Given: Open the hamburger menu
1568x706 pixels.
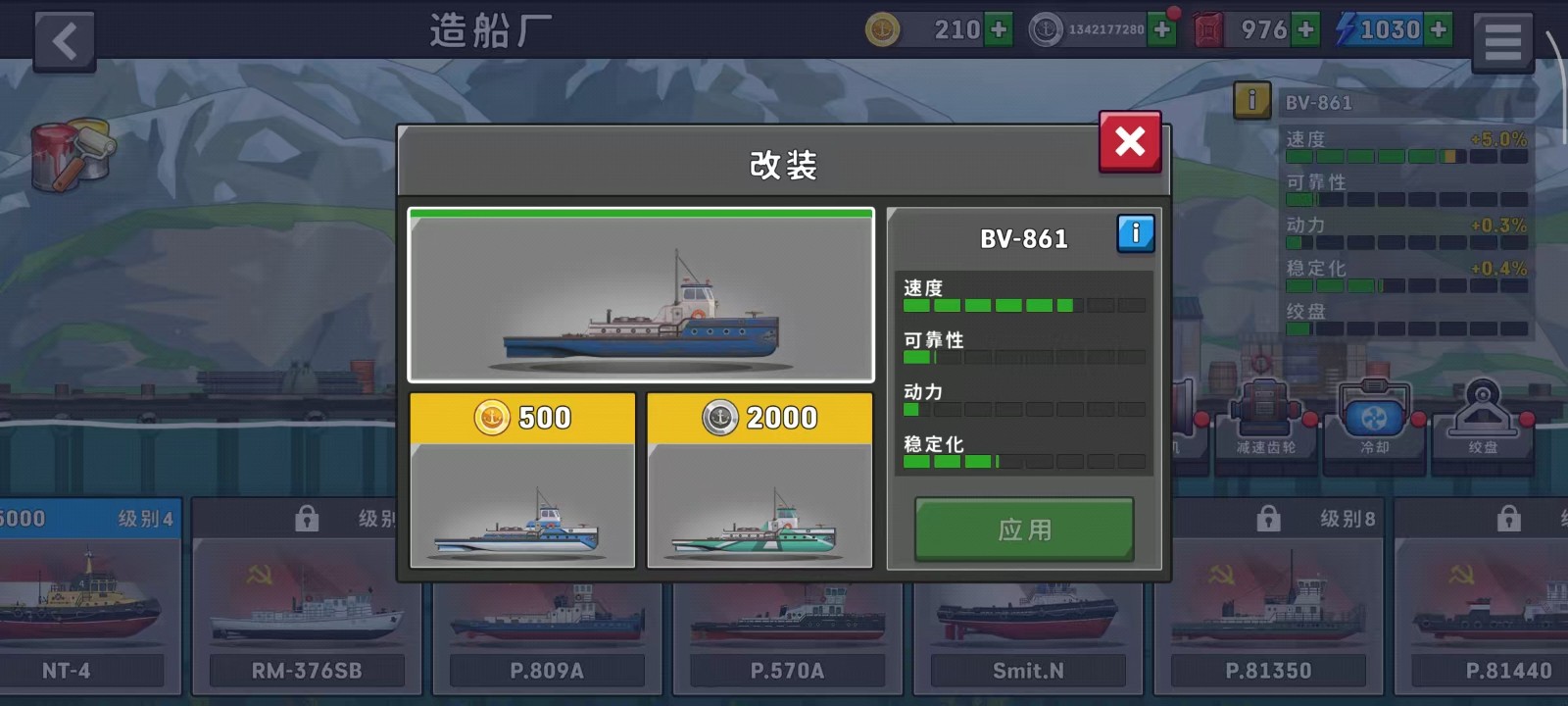Looking at the screenshot, I should 1502,41.
